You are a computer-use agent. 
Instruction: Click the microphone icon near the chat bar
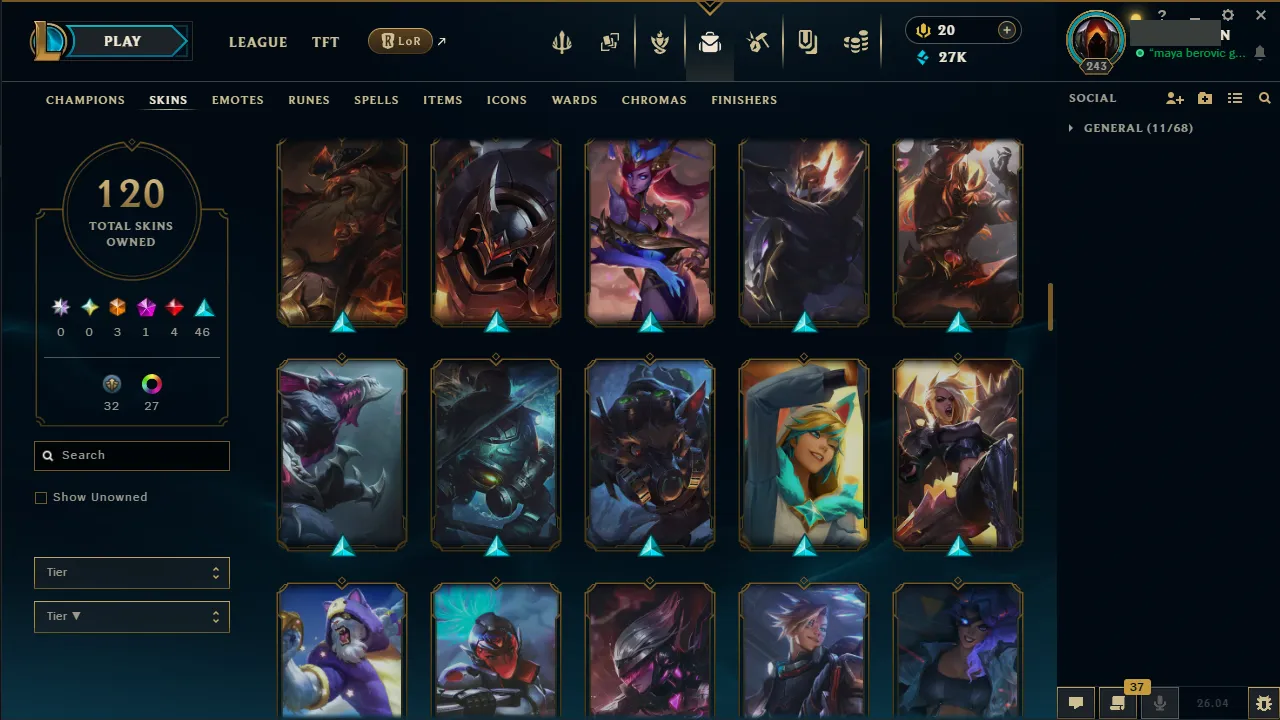point(1158,702)
